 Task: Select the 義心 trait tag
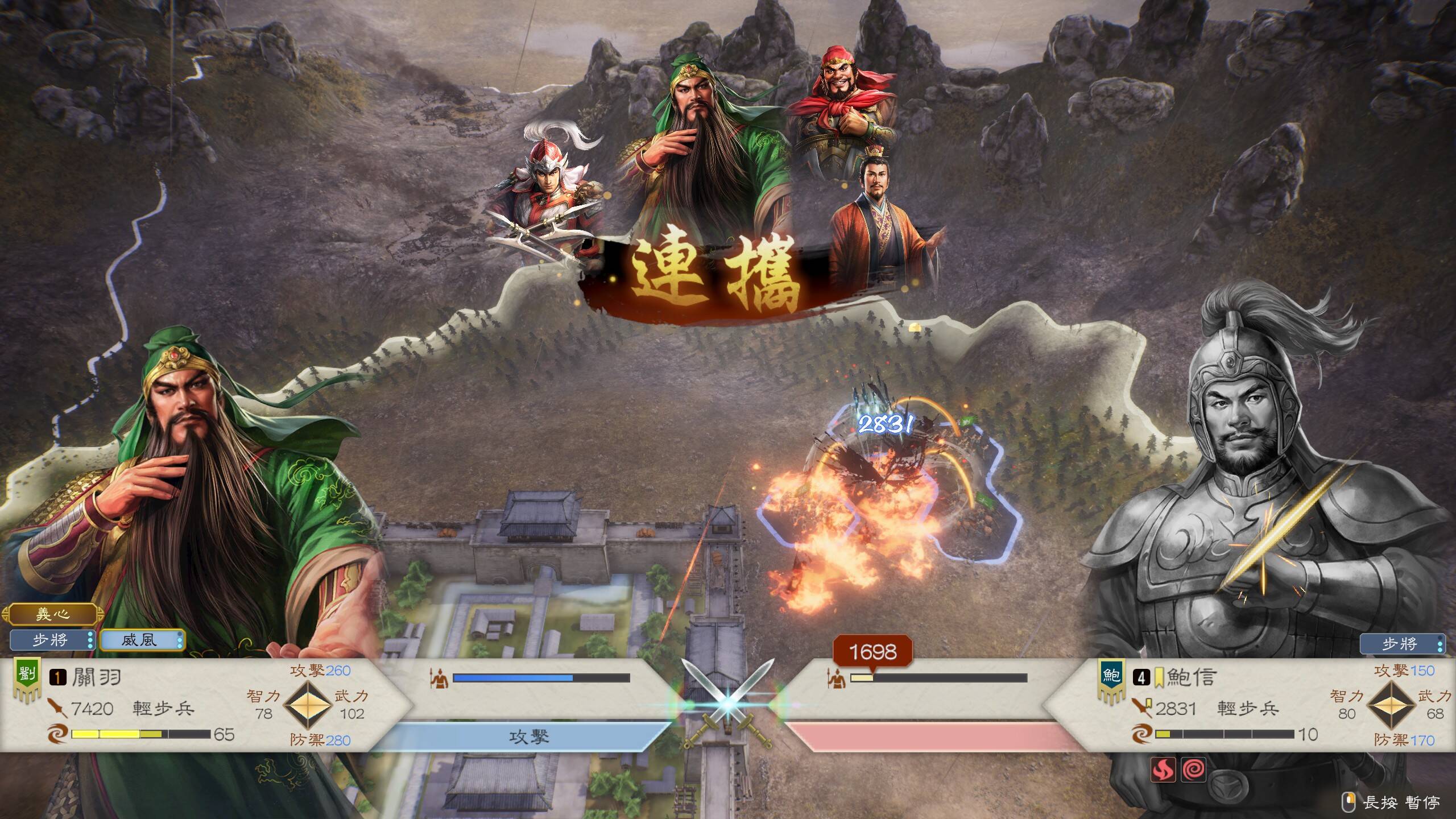[52, 614]
